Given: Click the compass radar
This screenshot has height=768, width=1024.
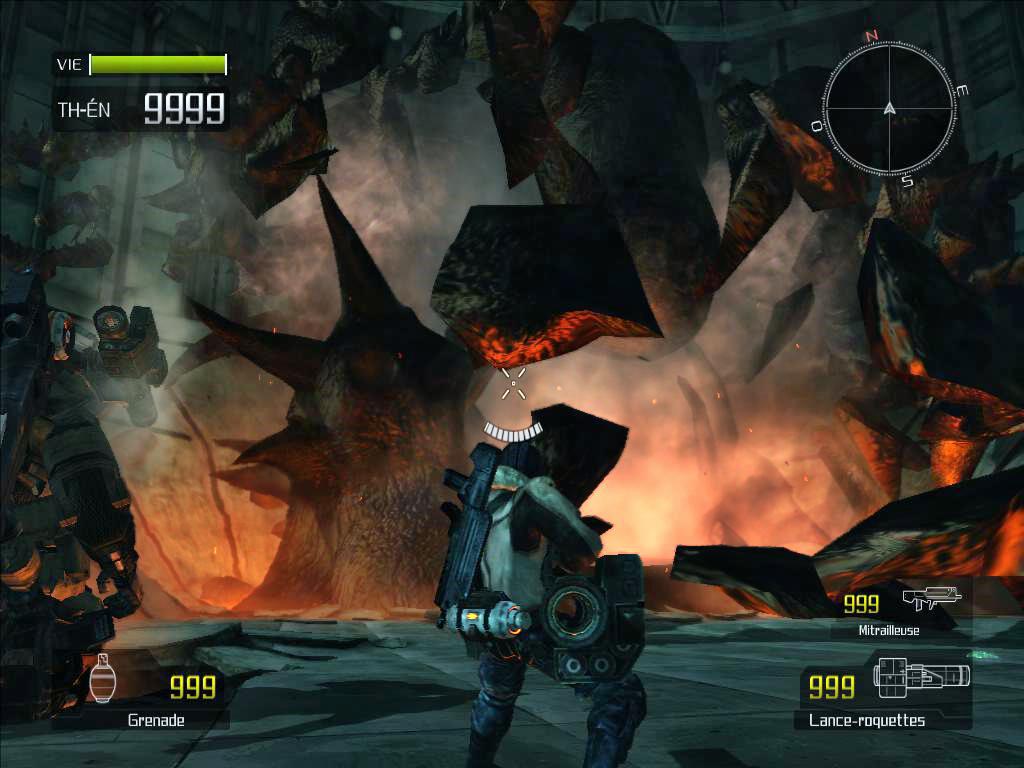Looking at the screenshot, I should coord(889,108).
